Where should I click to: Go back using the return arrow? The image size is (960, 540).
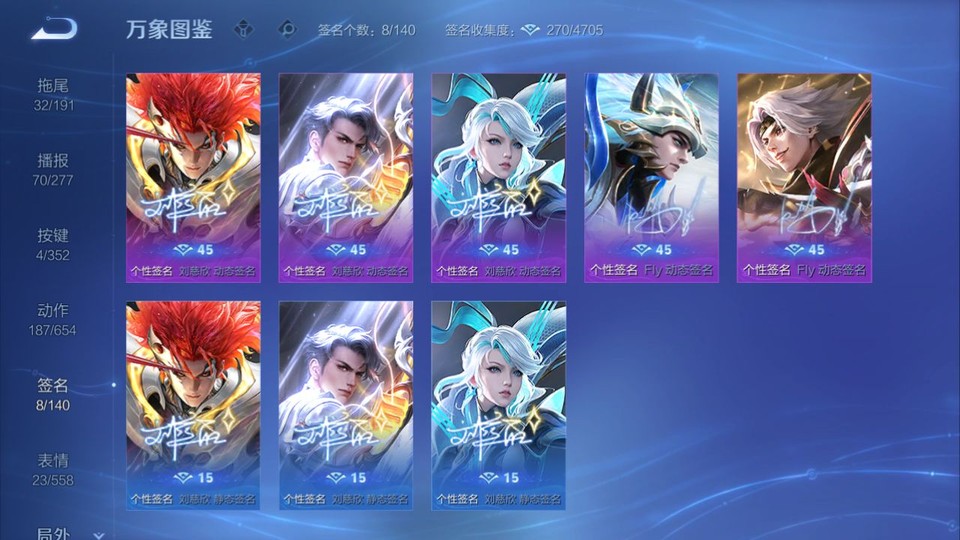pos(54,29)
